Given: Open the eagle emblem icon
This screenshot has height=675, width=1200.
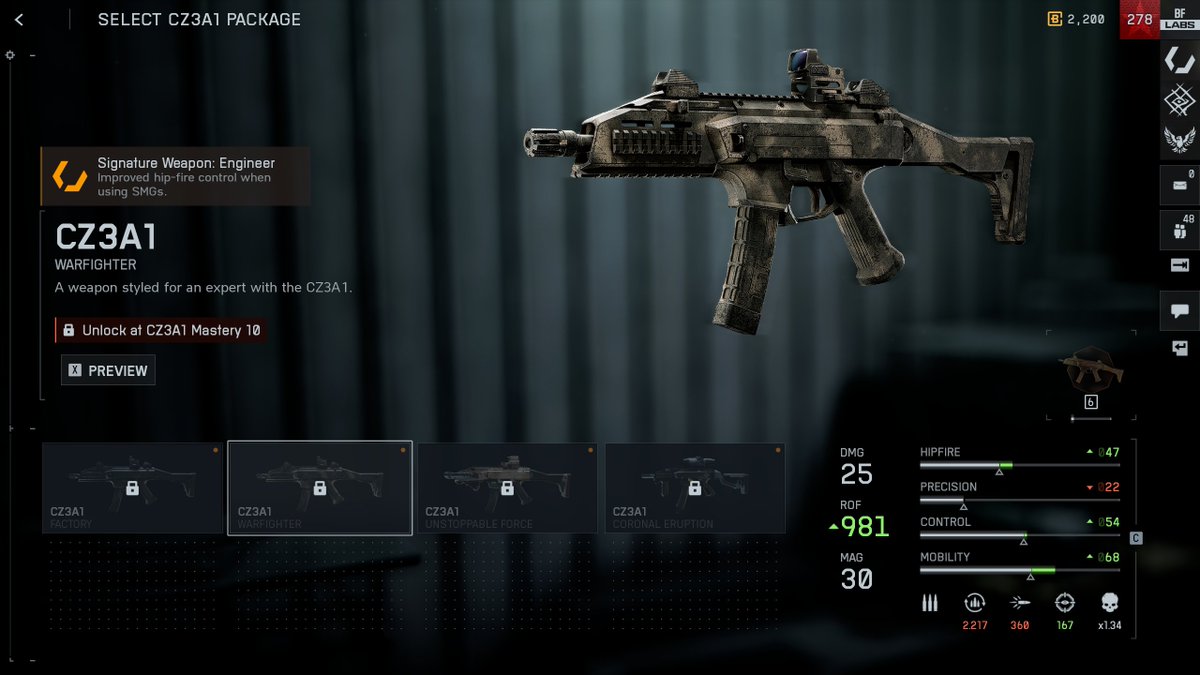Looking at the screenshot, I should click(1179, 140).
